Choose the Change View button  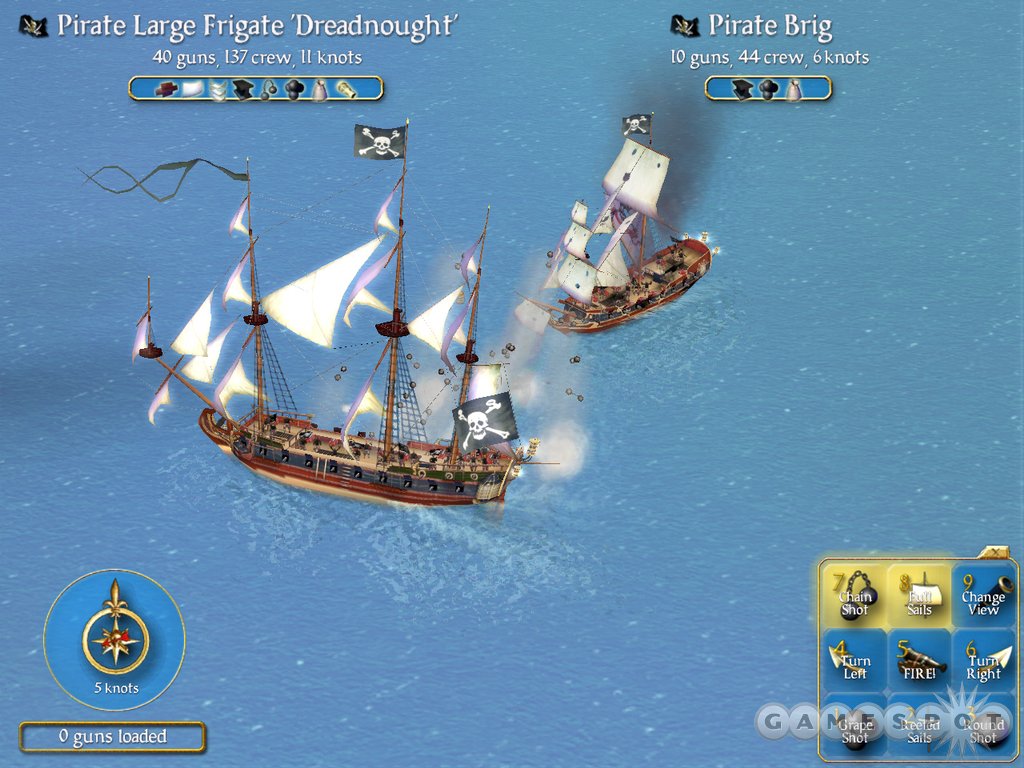pos(983,595)
